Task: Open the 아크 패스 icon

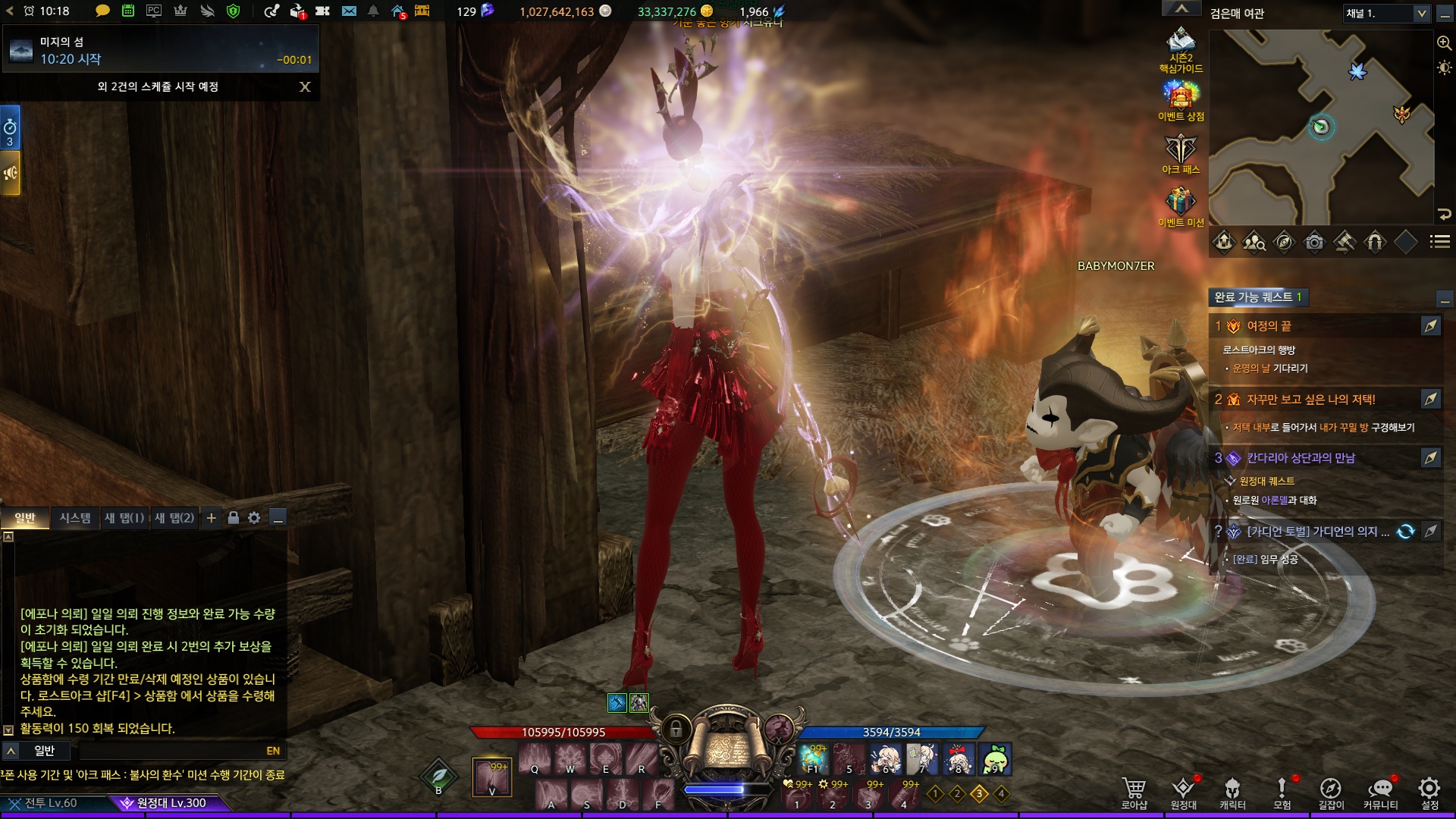Action: [x=1181, y=153]
